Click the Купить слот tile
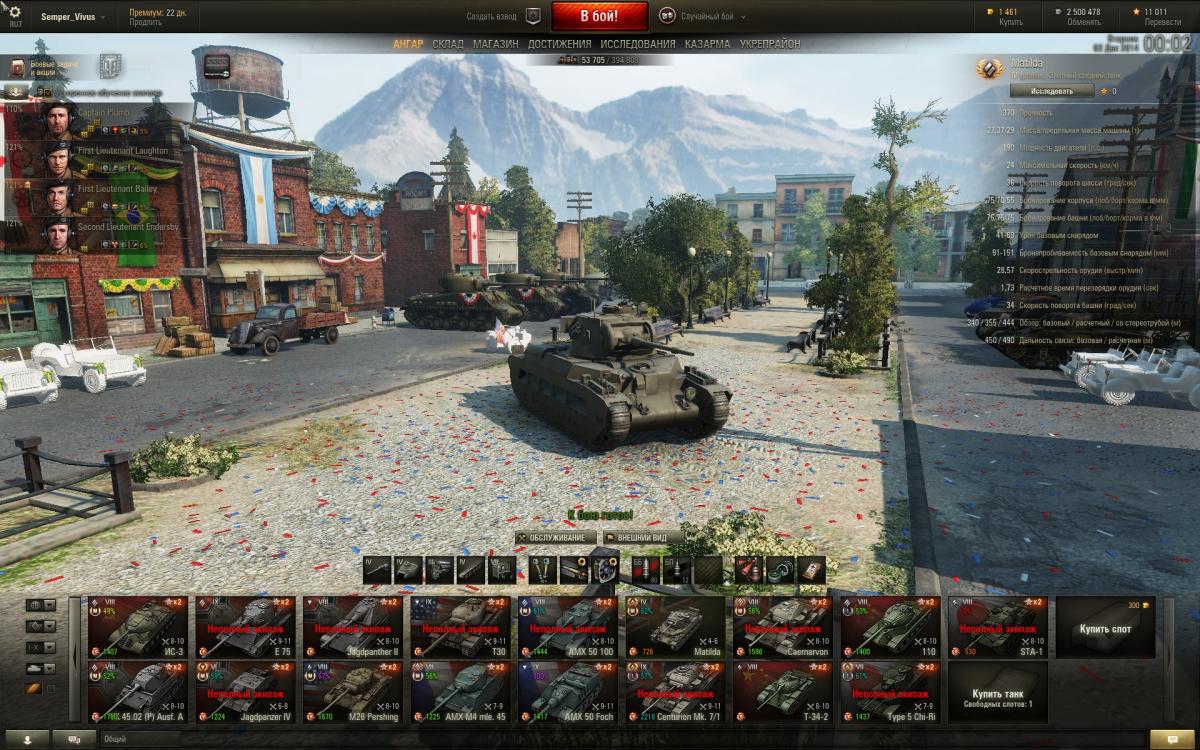1200x750 pixels. pos(1105,626)
